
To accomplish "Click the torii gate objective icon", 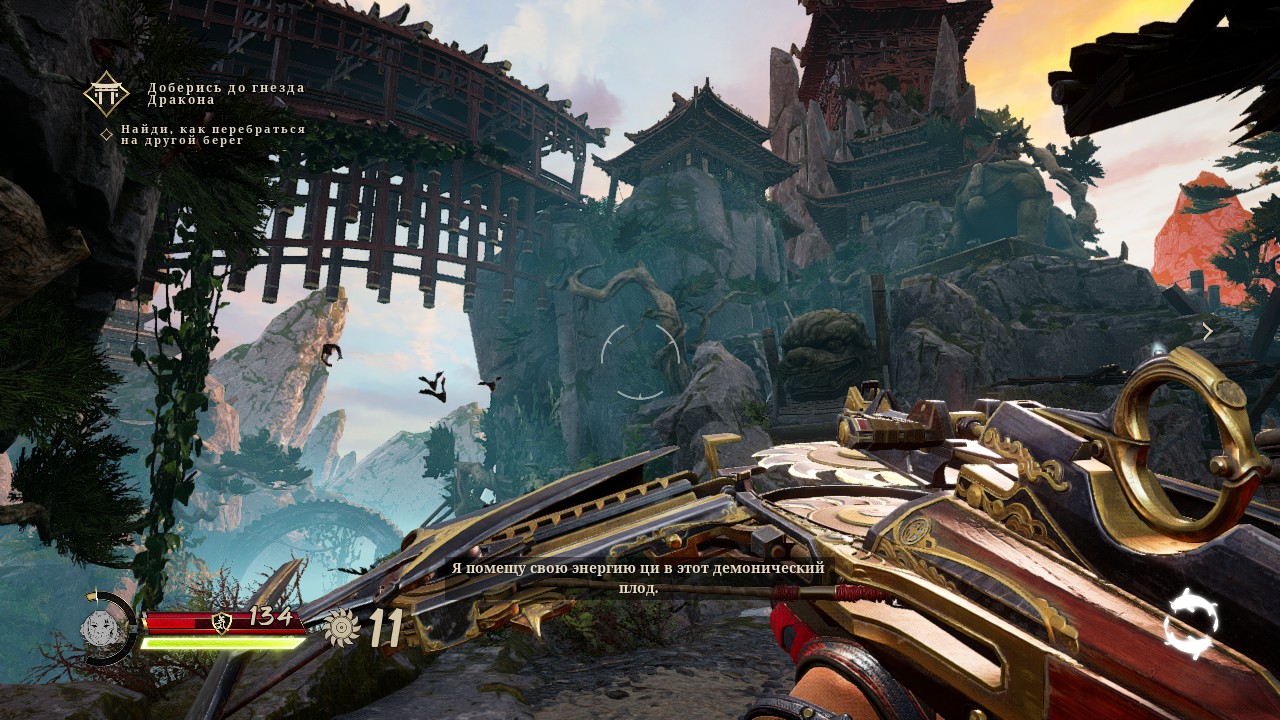I will click(x=105, y=93).
